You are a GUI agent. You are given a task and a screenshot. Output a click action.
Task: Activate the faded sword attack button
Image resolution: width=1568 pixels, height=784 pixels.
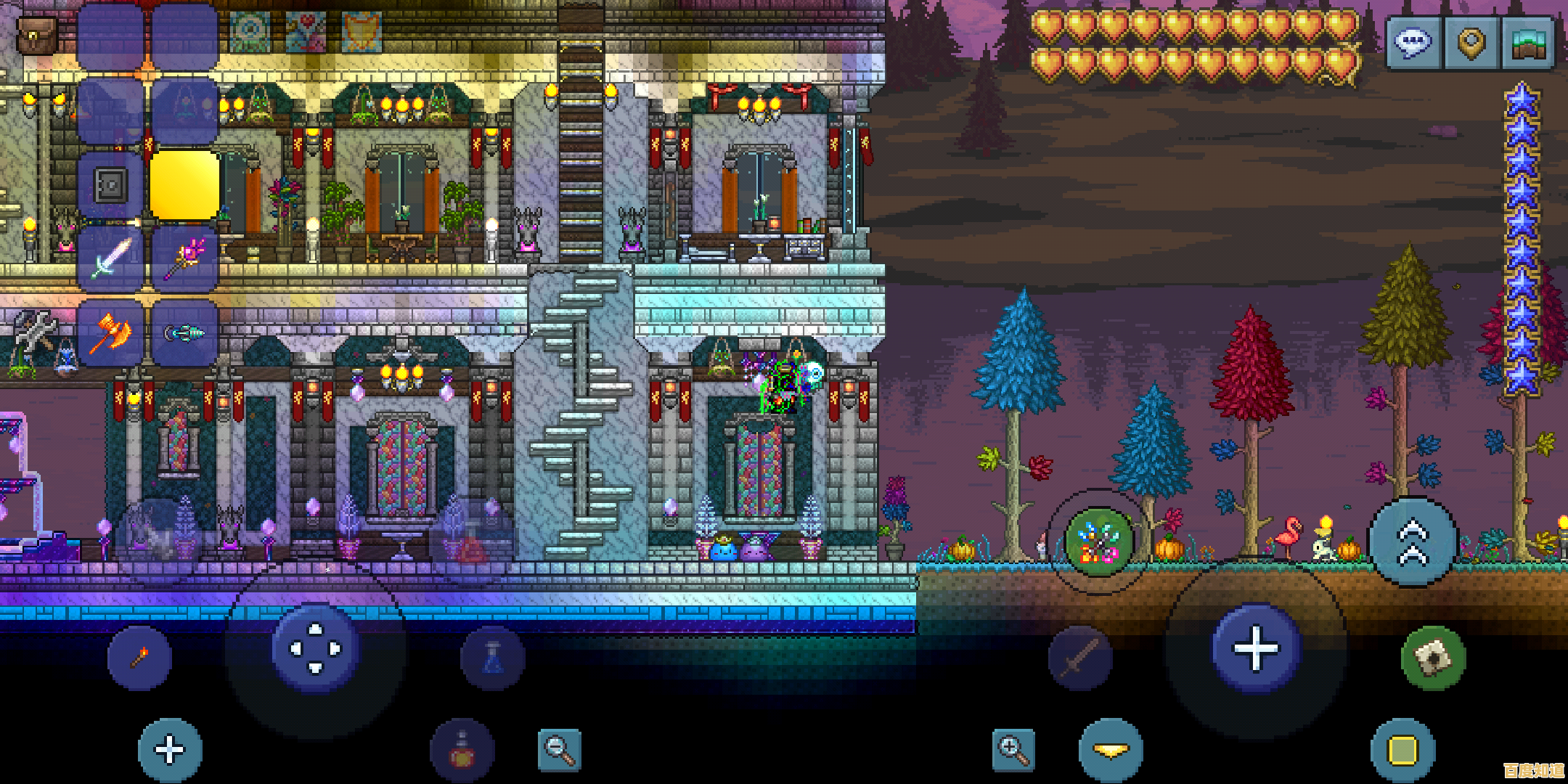[x=1080, y=658]
